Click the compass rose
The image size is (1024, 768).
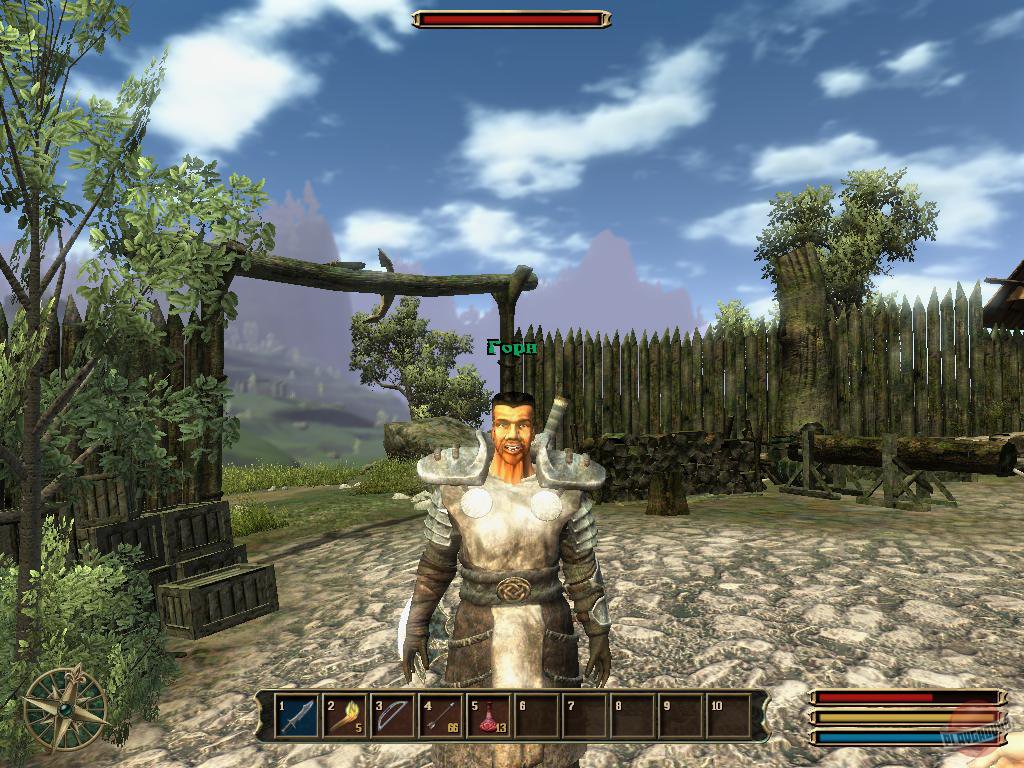(66, 708)
